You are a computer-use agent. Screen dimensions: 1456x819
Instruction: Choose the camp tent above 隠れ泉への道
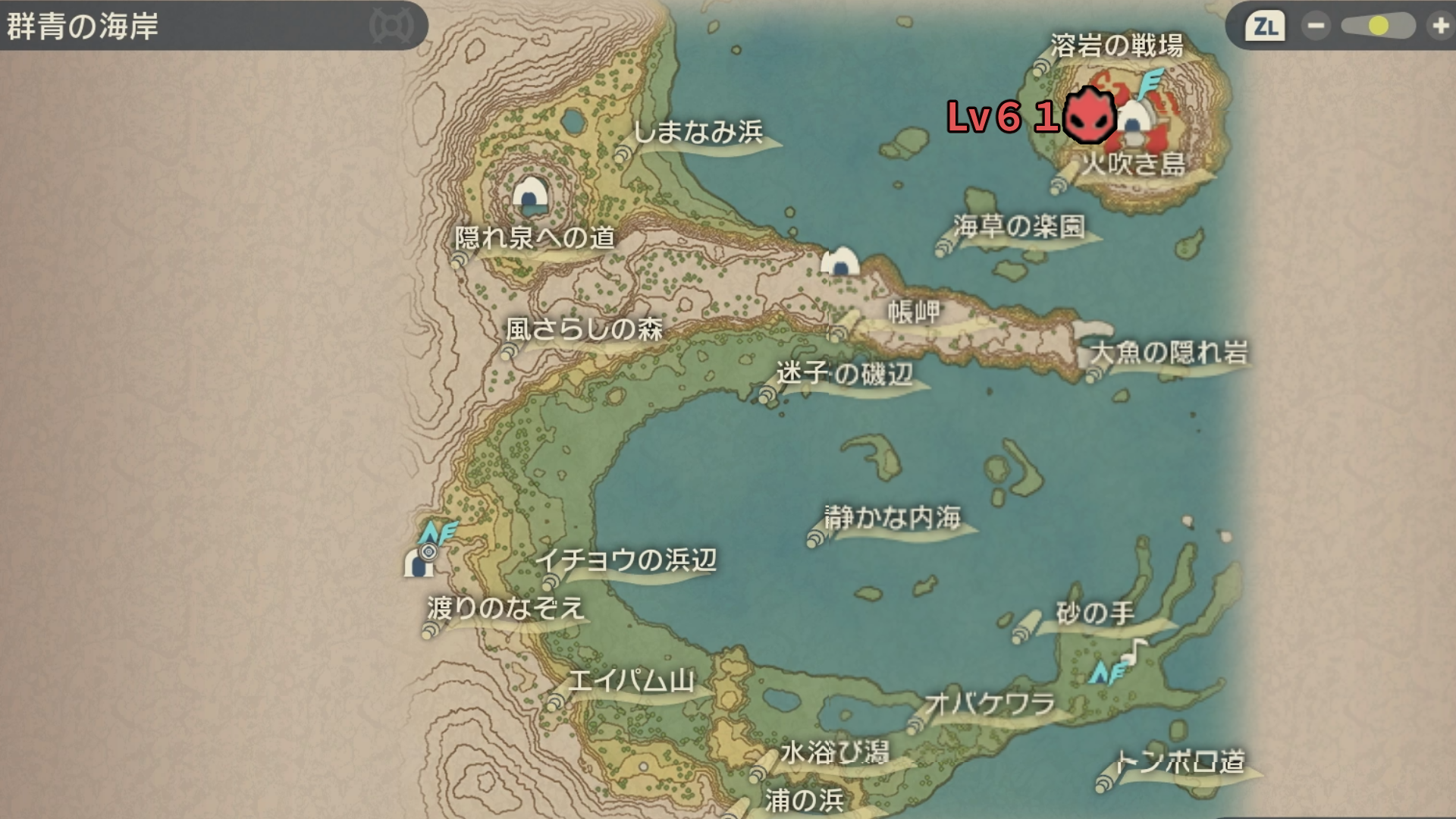point(530,196)
